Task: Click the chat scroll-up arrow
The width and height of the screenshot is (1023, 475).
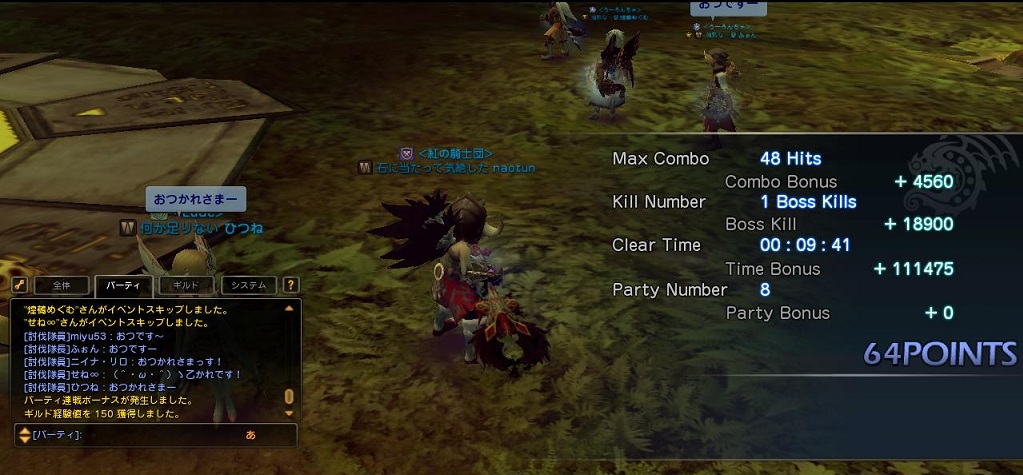Action: (x=290, y=309)
